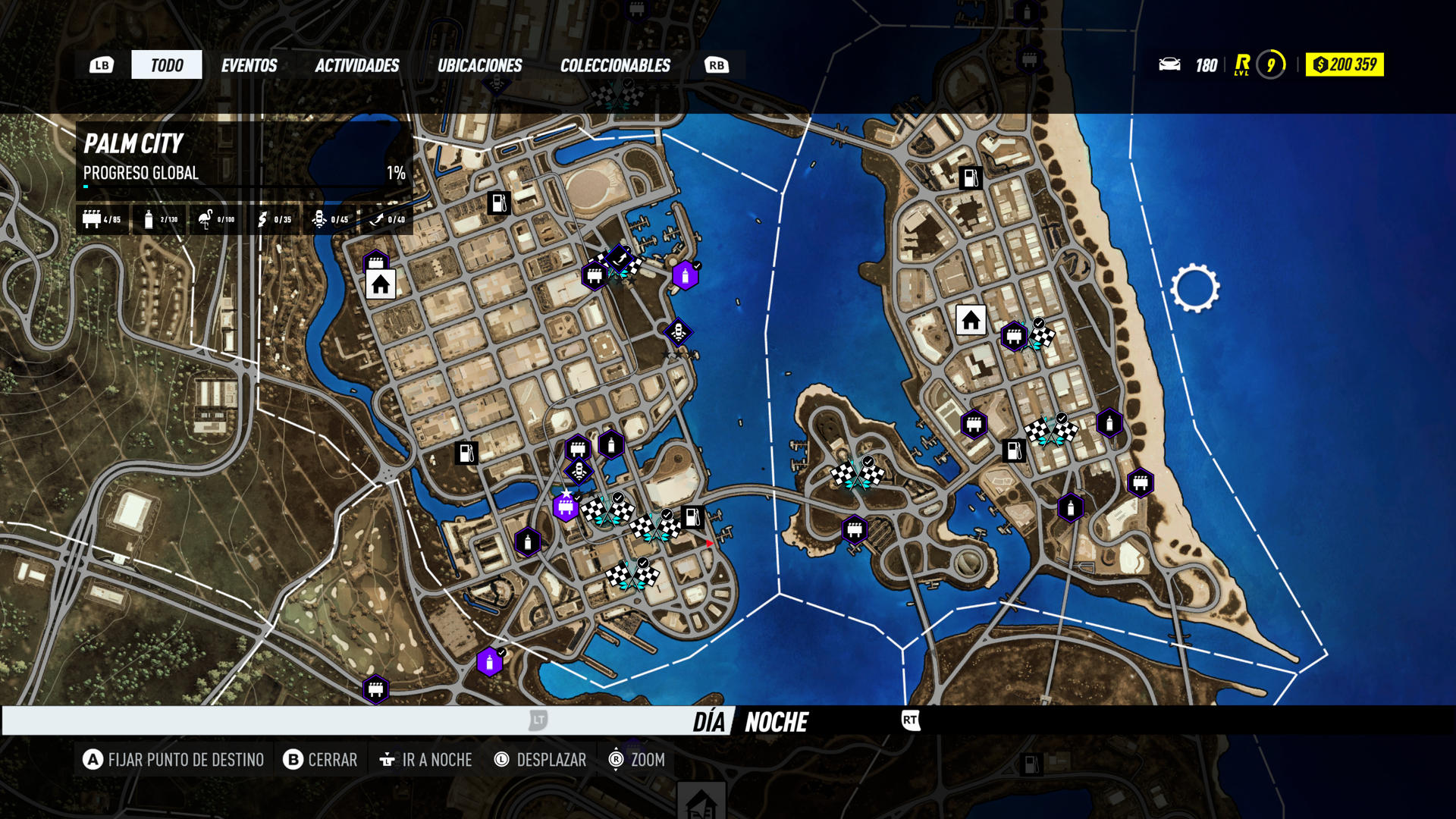The image size is (1456, 819).
Task: Select the safehouse marker on the western city
Action: click(x=381, y=284)
